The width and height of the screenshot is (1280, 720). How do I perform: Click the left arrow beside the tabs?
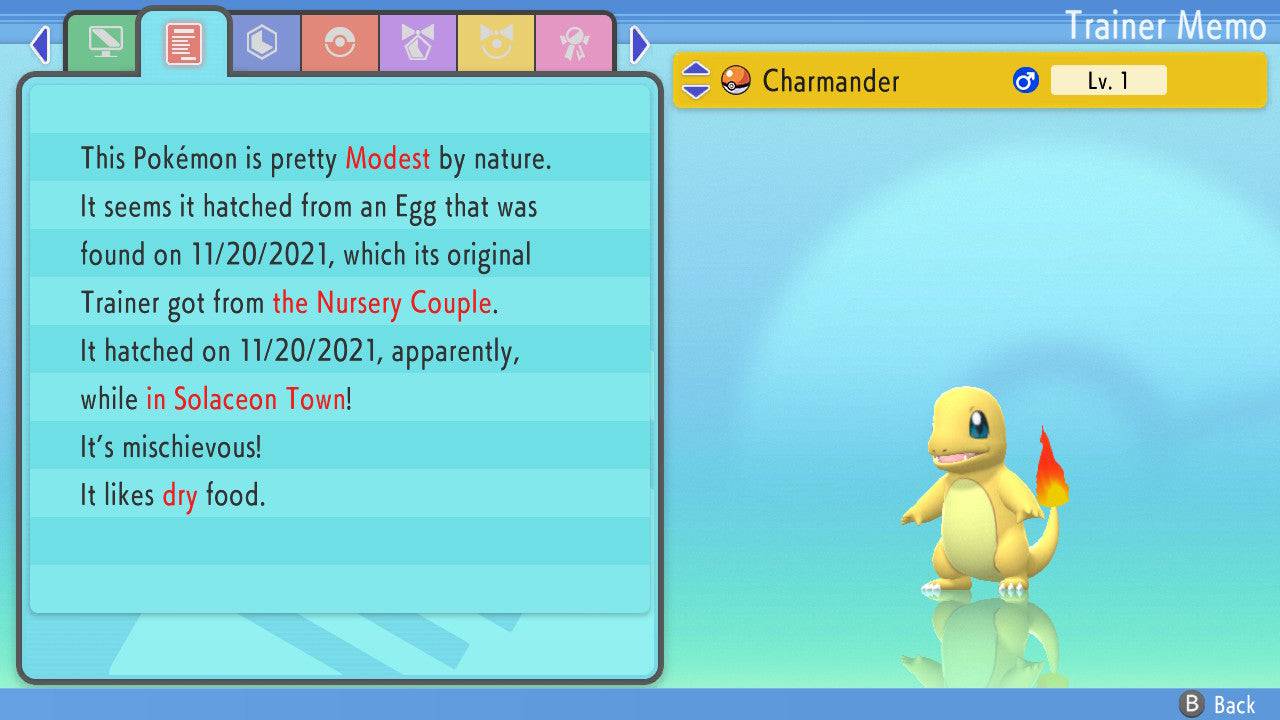pos(40,44)
